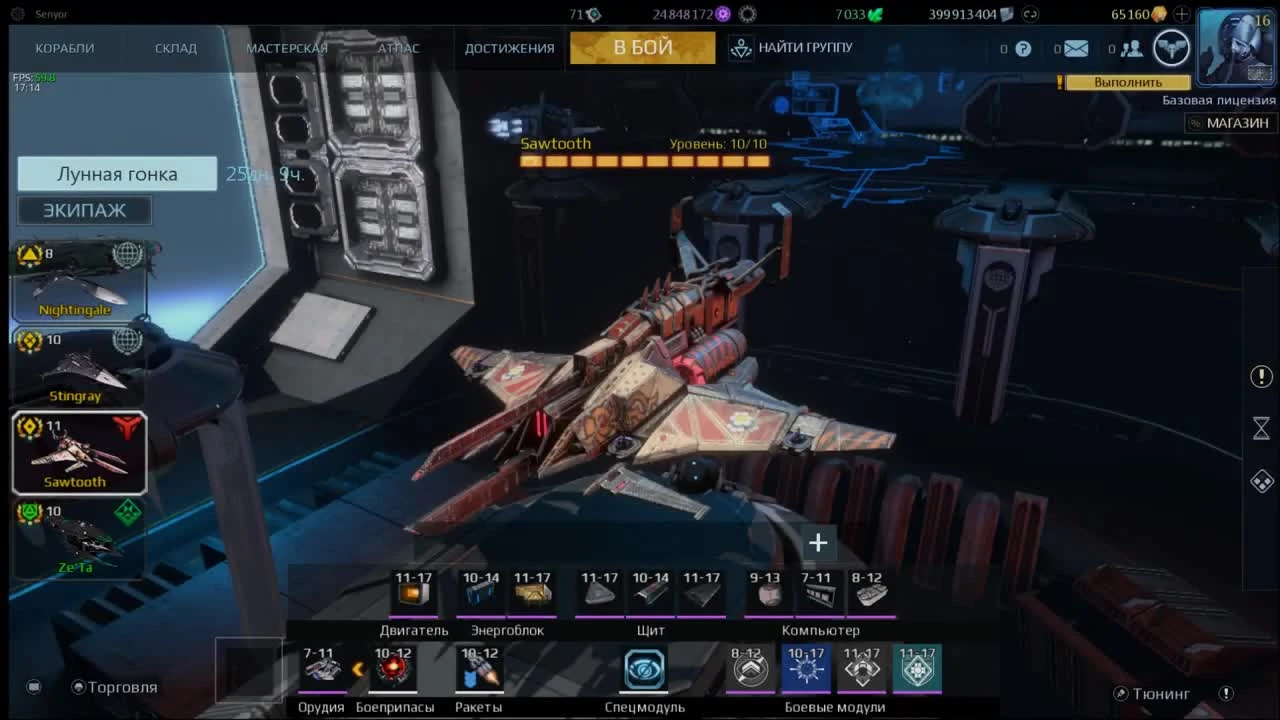Open the АТЛАС menu tab
Image resolution: width=1280 pixels, height=720 pixels.
pos(399,47)
